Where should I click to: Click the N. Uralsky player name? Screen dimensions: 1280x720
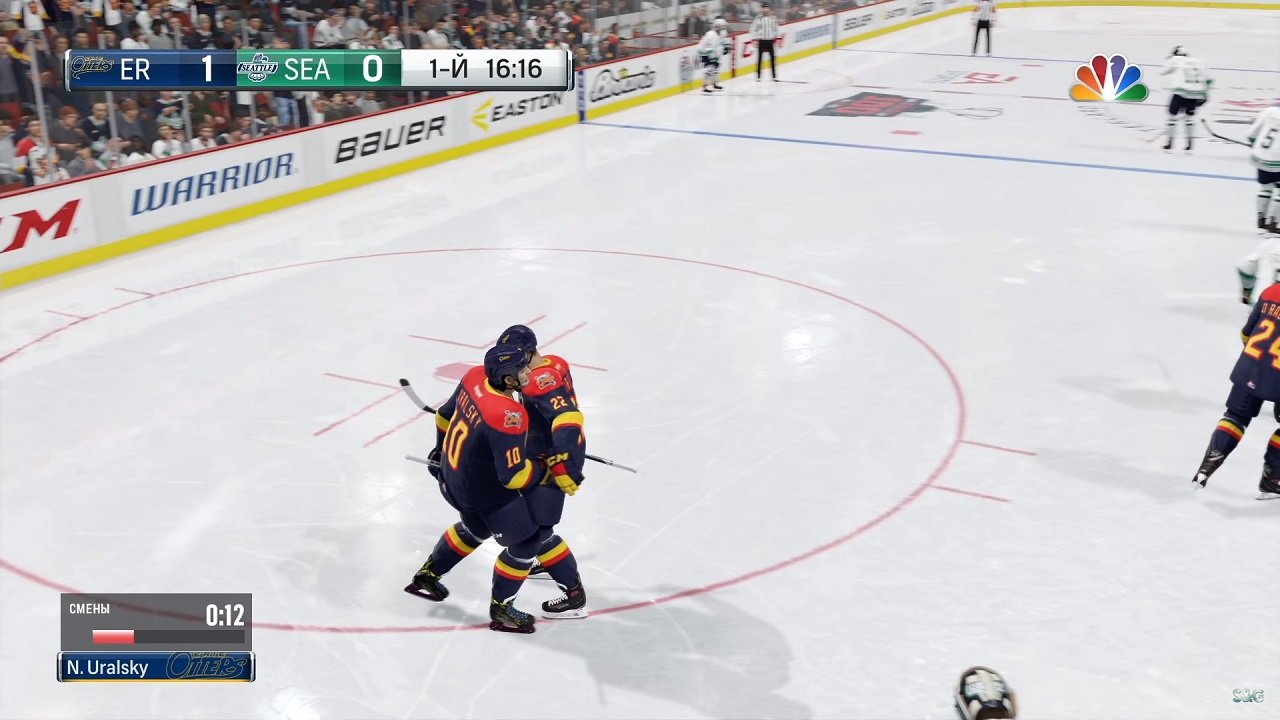point(110,667)
